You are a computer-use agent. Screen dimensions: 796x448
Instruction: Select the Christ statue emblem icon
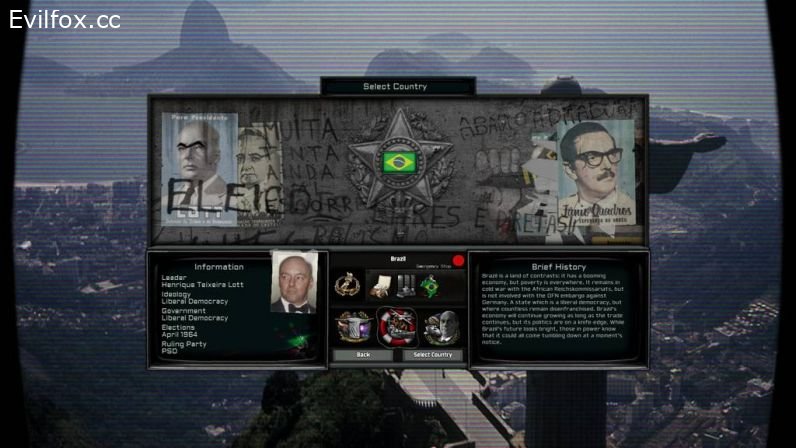click(x=354, y=326)
